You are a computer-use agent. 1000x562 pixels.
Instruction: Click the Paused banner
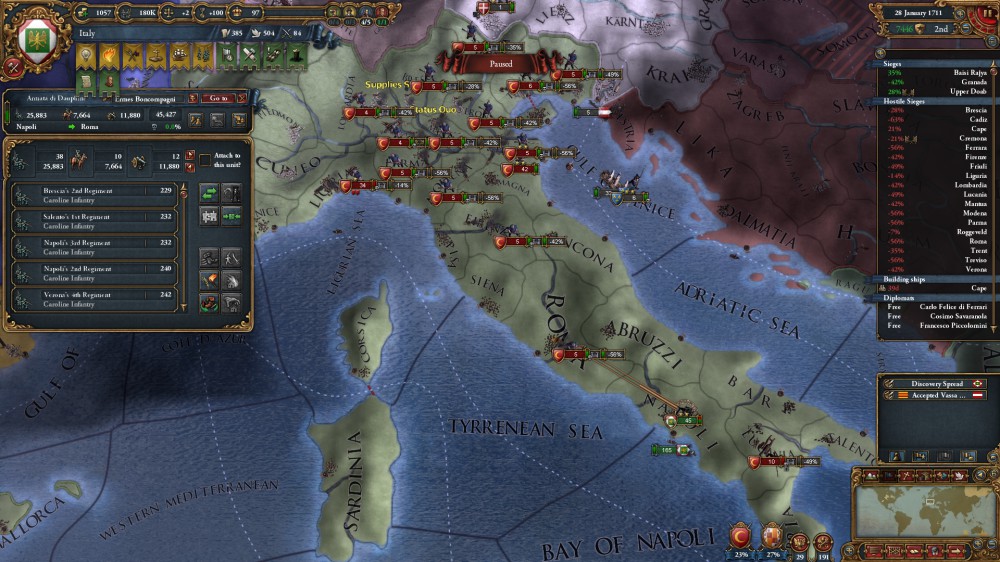coord(500,63)
